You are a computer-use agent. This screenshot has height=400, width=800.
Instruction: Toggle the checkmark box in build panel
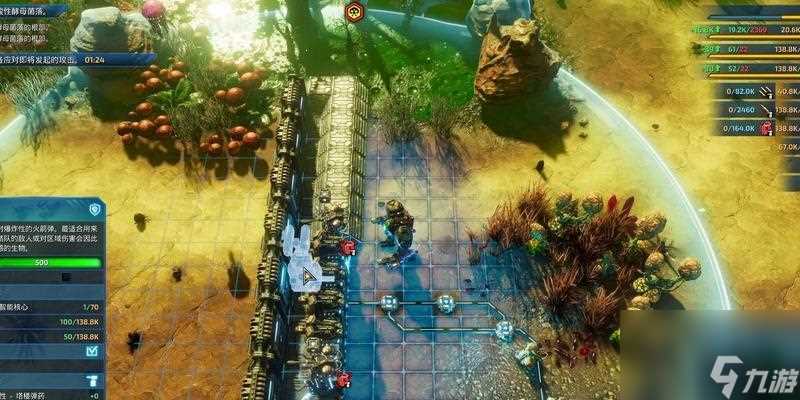click(x=93, y=351)
